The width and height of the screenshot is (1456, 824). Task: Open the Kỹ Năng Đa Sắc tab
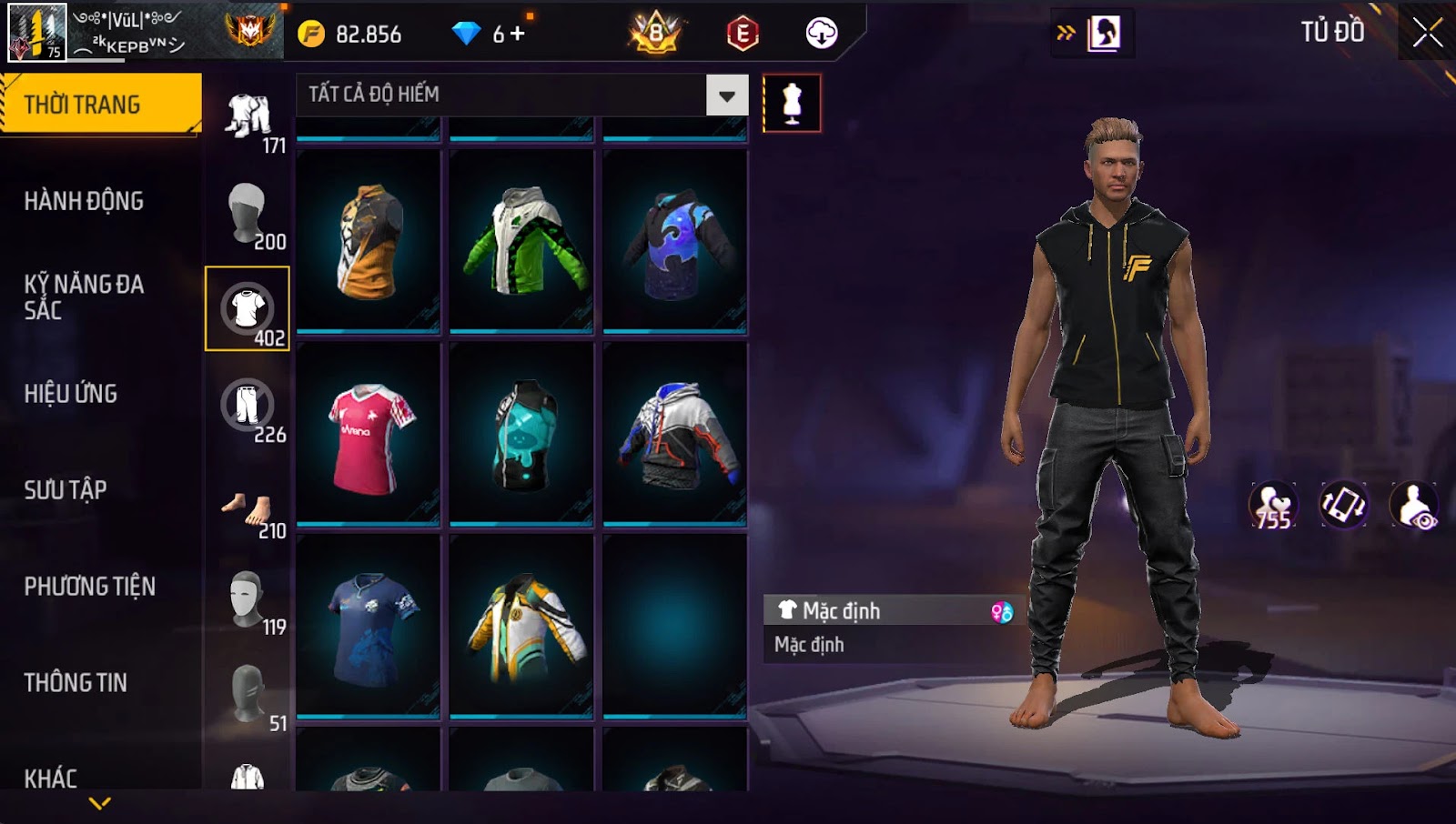84,296
